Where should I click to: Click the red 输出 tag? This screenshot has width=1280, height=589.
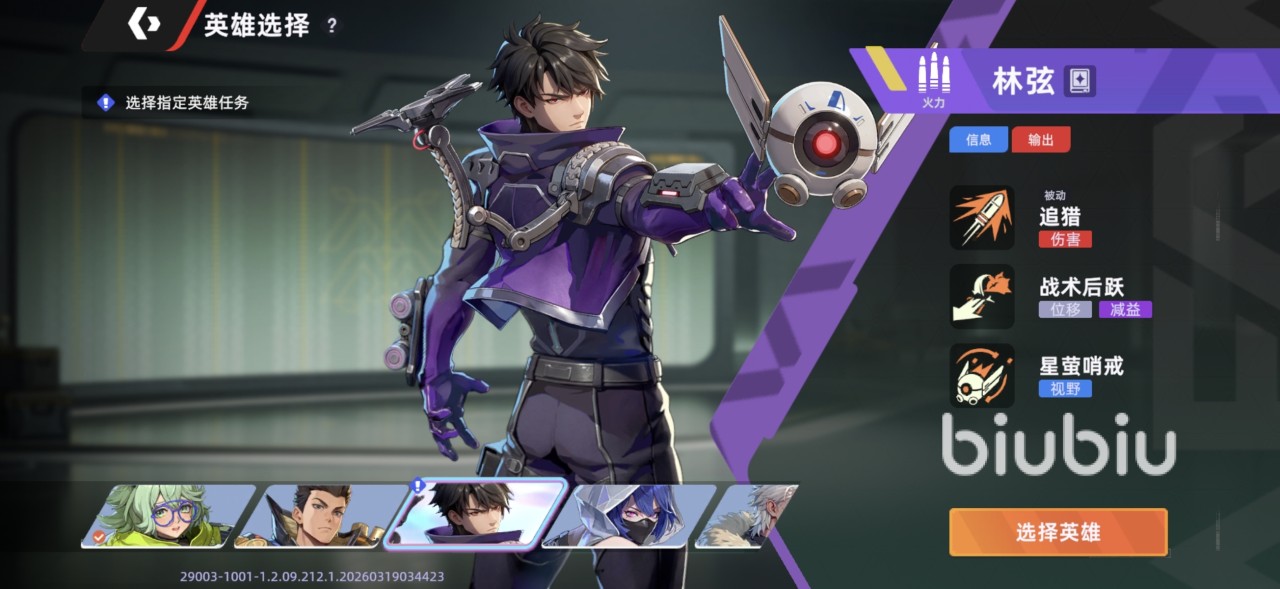[1041, 140]
